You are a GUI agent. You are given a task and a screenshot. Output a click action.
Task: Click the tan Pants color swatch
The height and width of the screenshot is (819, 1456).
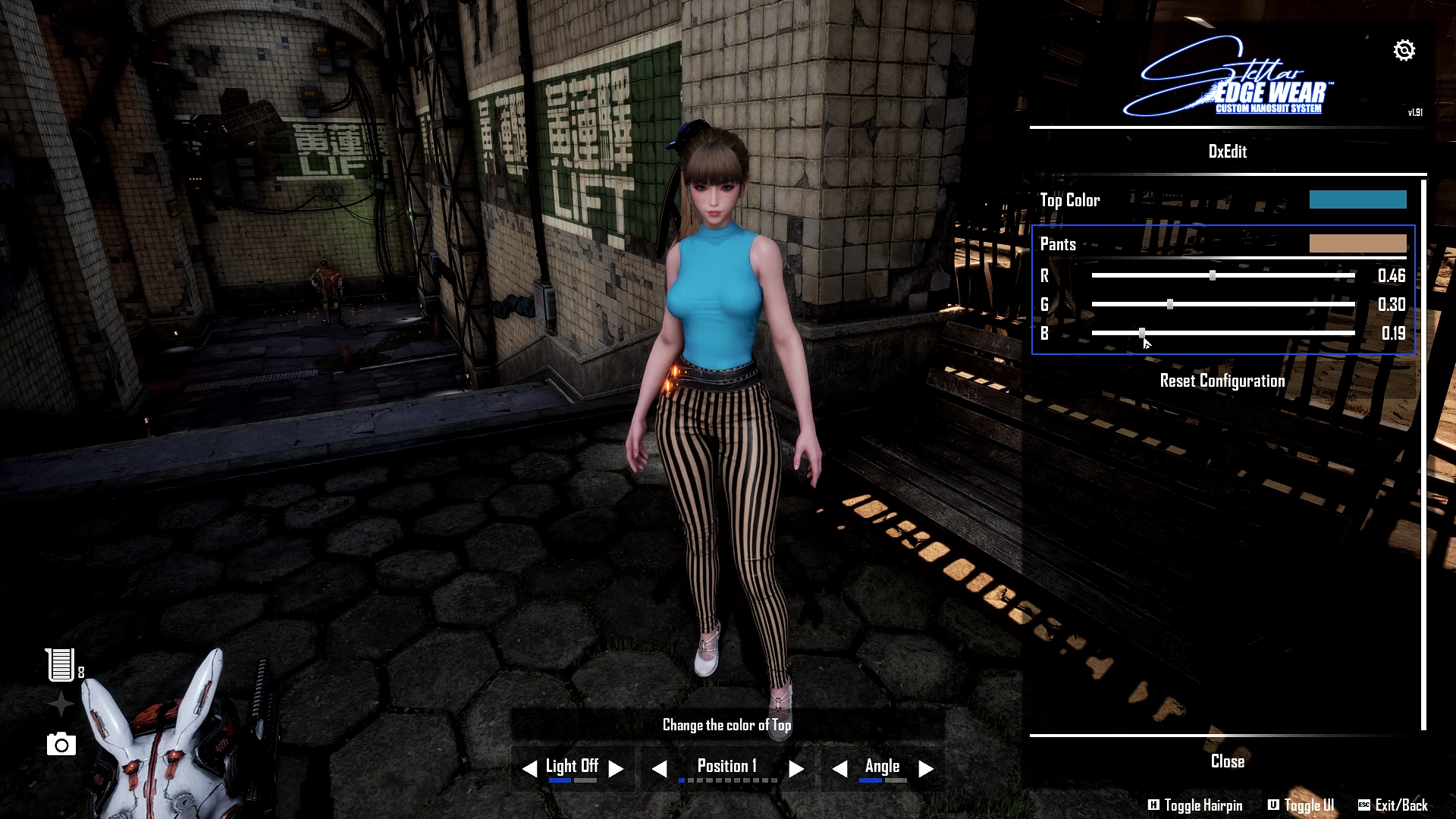click(1357, 243)
